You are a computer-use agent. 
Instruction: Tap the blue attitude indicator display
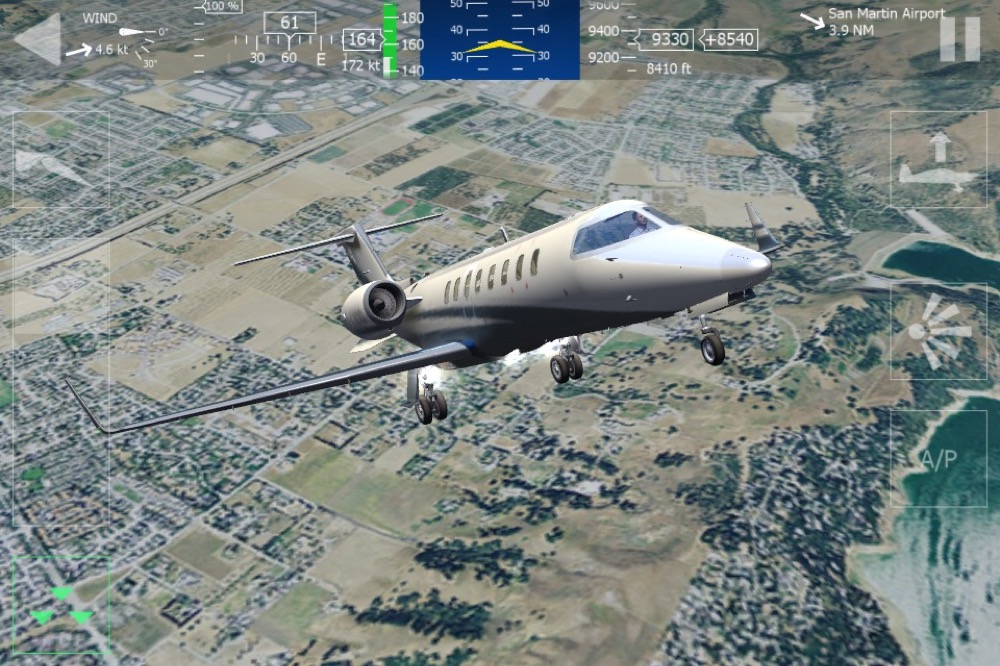pos(499,40)
